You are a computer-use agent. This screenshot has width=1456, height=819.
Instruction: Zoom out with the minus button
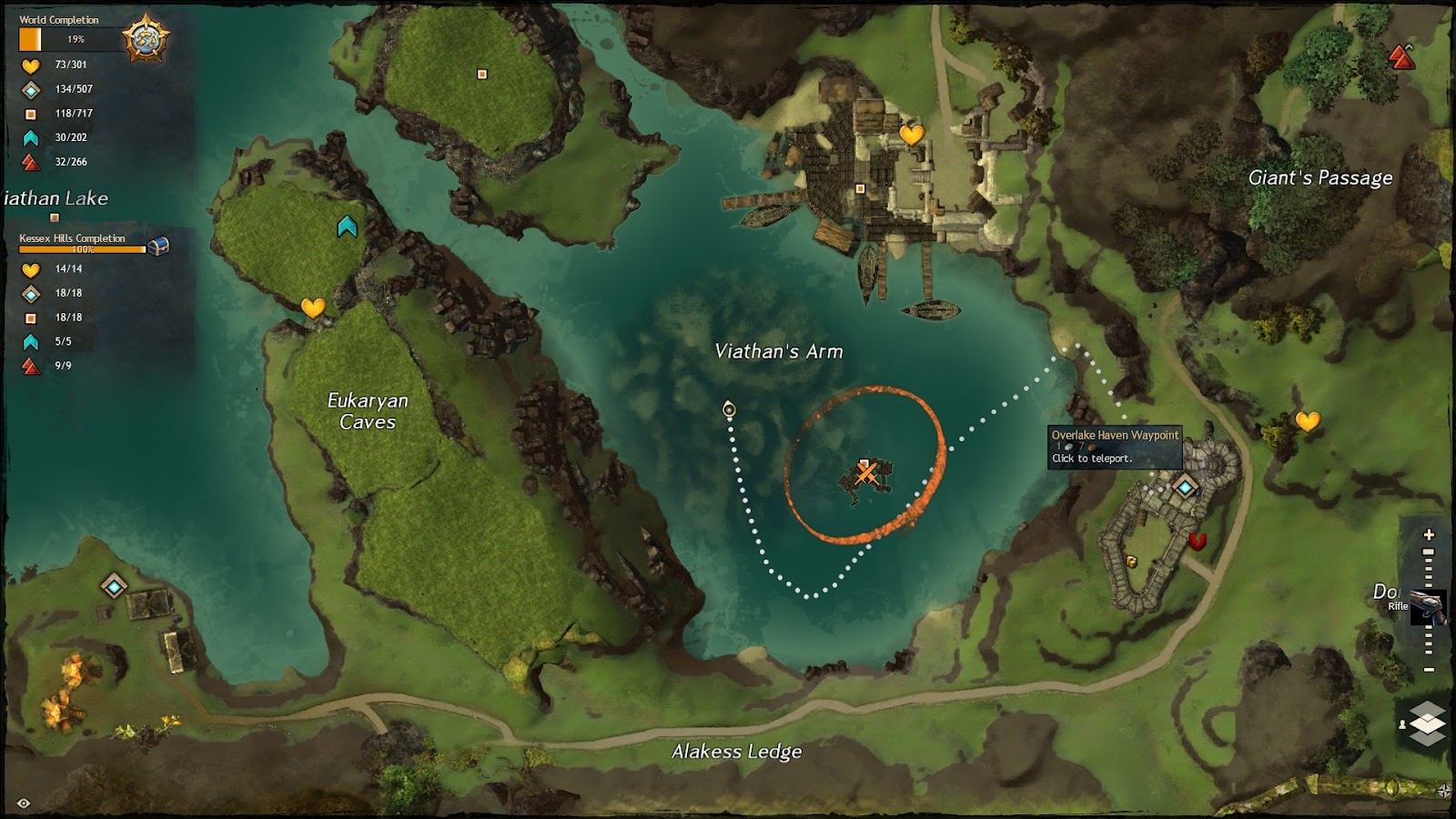1429,670
